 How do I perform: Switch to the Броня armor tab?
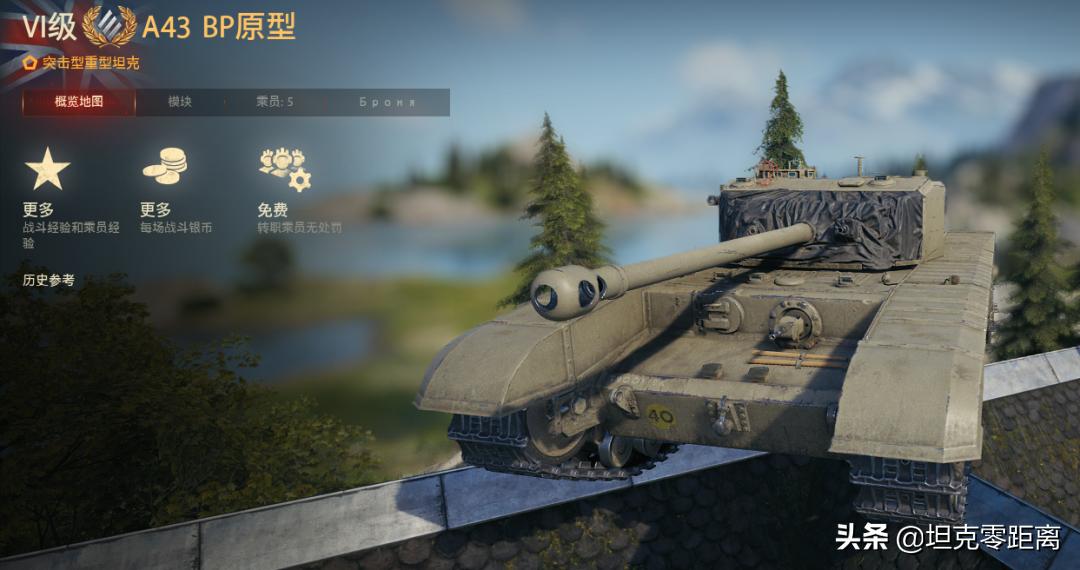(x=387, y=102)
